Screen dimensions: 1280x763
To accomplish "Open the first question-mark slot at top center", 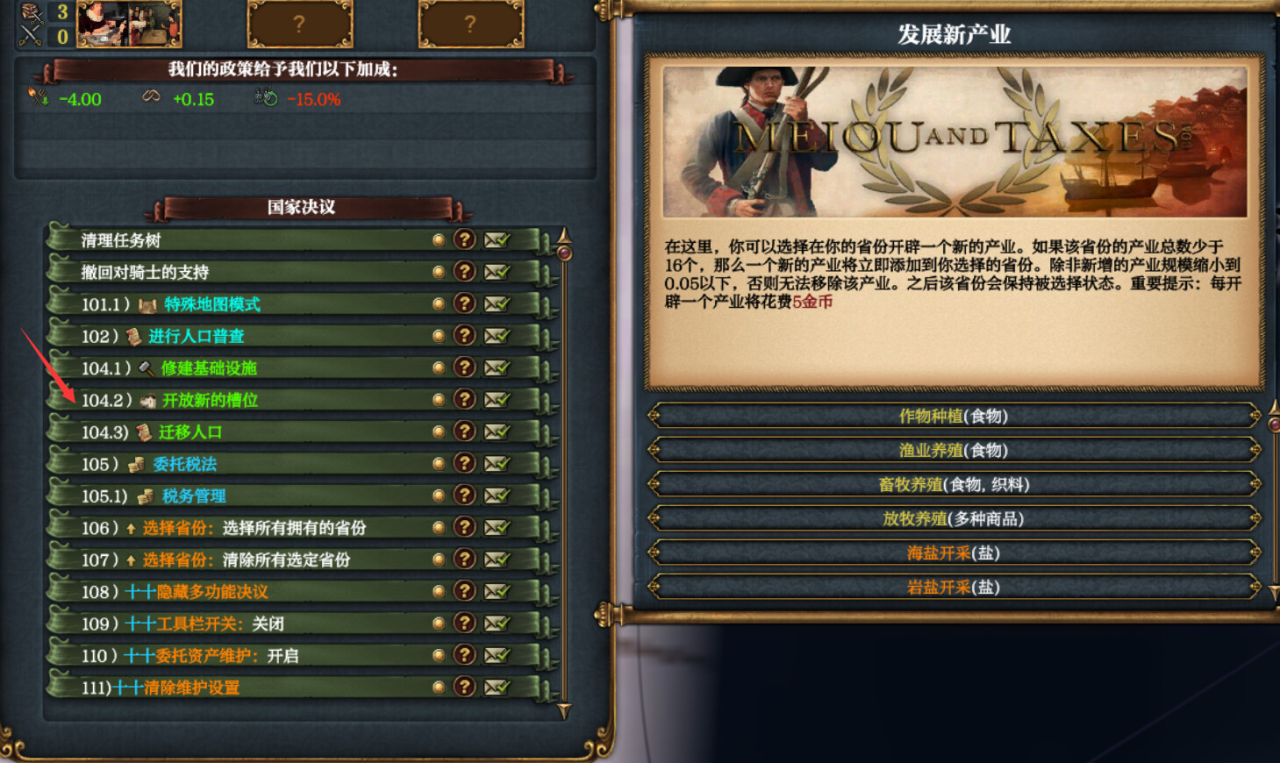I will 300,24.
